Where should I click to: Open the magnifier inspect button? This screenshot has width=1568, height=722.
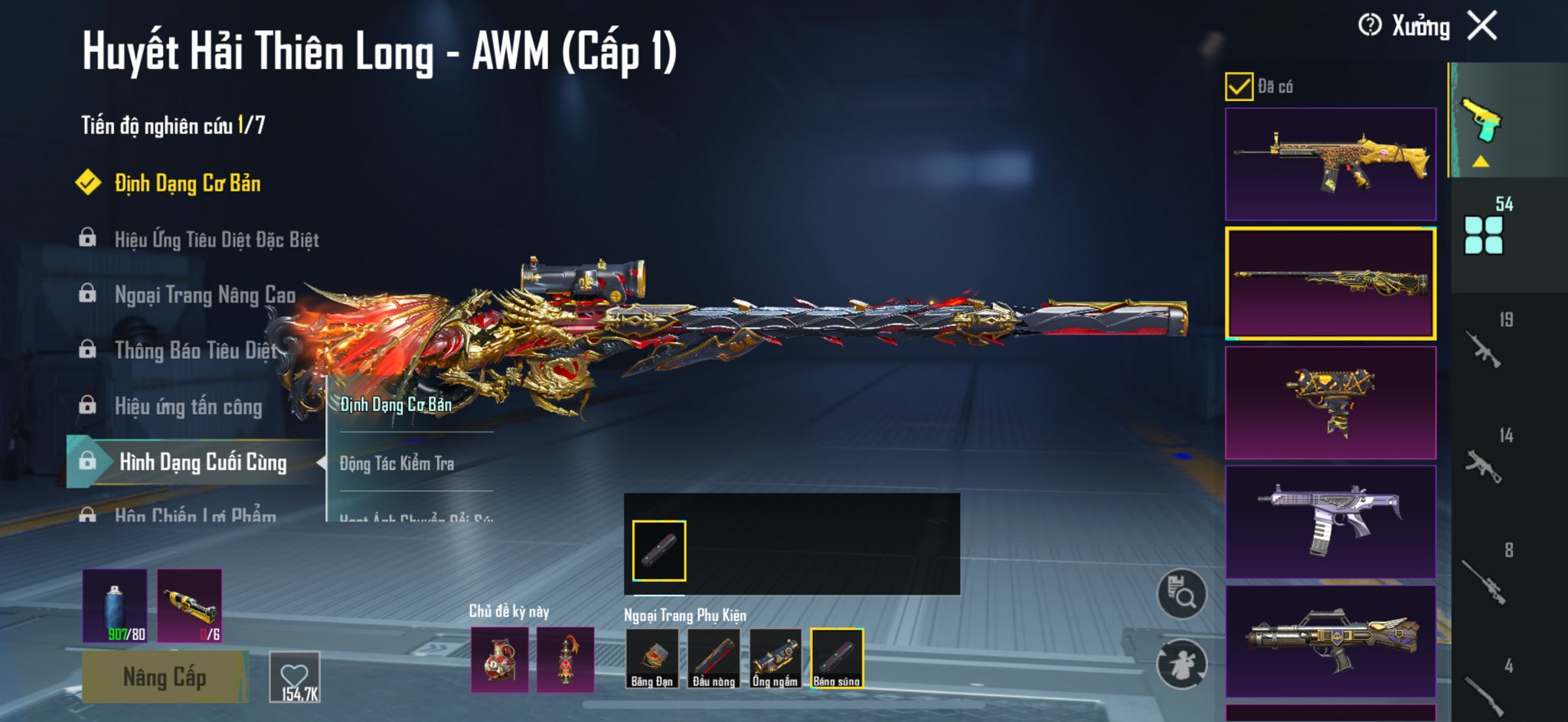(1181, 594)
